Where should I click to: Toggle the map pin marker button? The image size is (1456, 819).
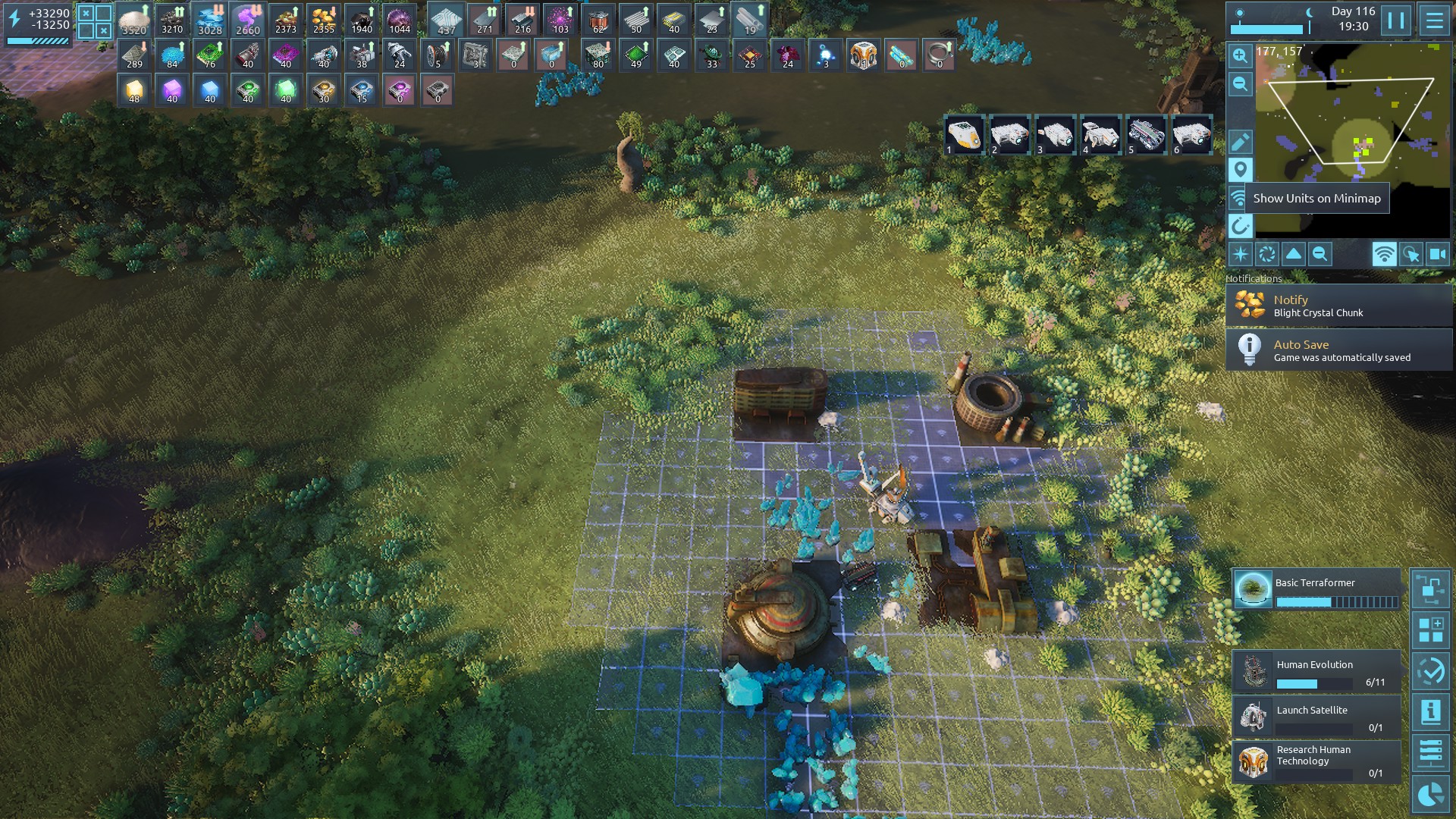pos(1240,170)
